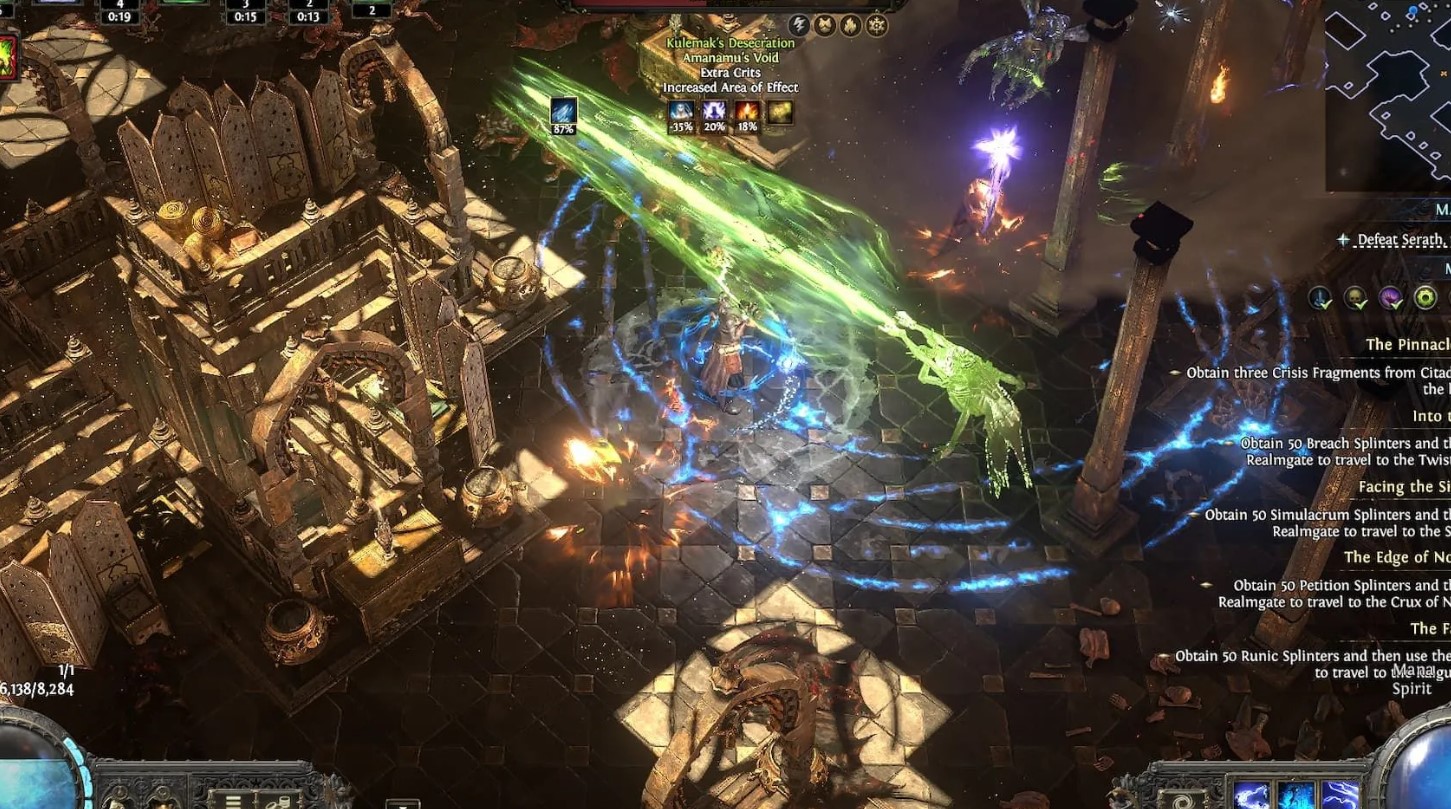Click the boss flame modifier icon
The width and height of the screenshot is (1451, 809).
pos(851,25)
